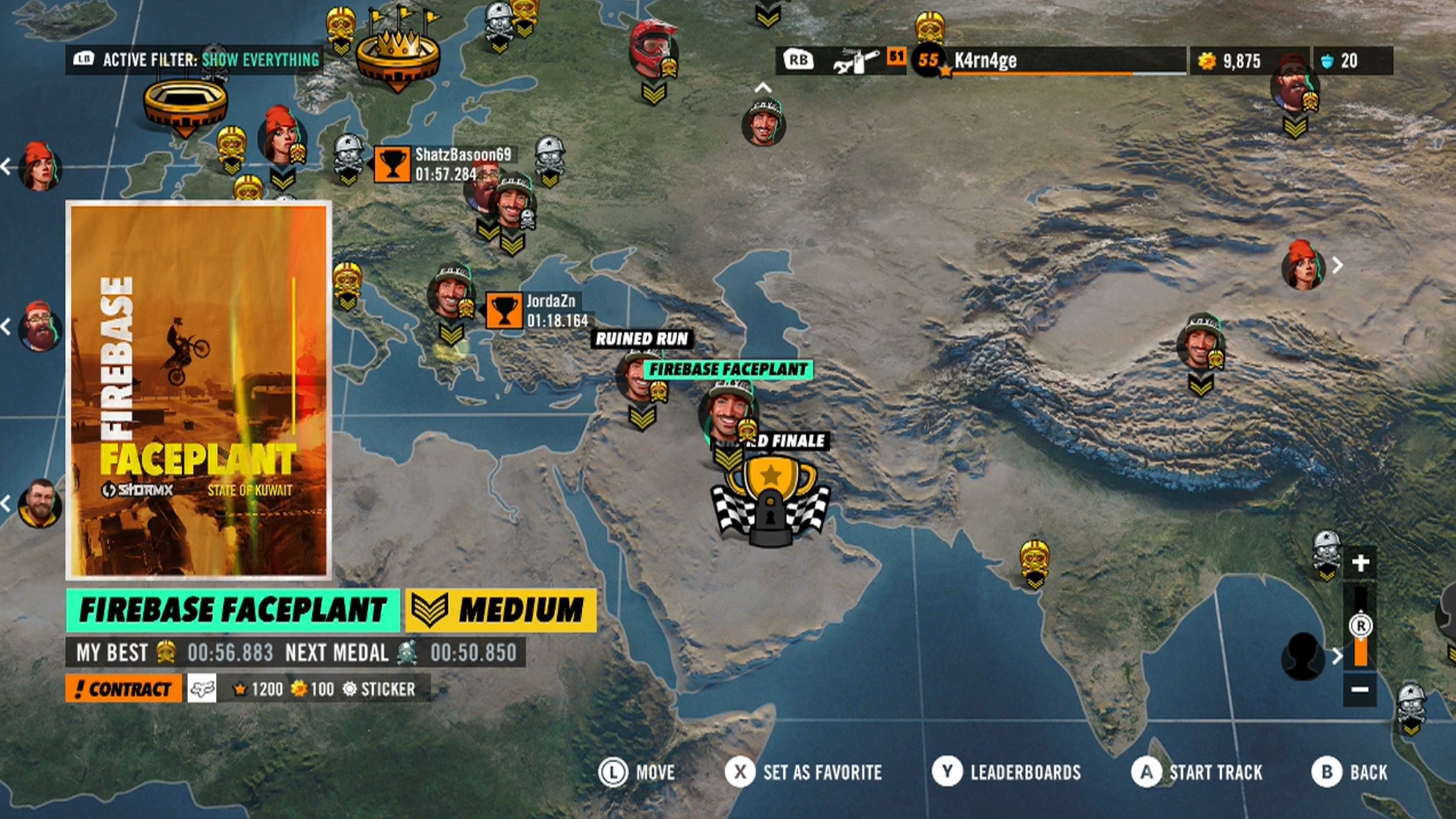Adjust the orange map zoom slider
This screenshot has height=819, width=1456.
(x=1360, y=637)
